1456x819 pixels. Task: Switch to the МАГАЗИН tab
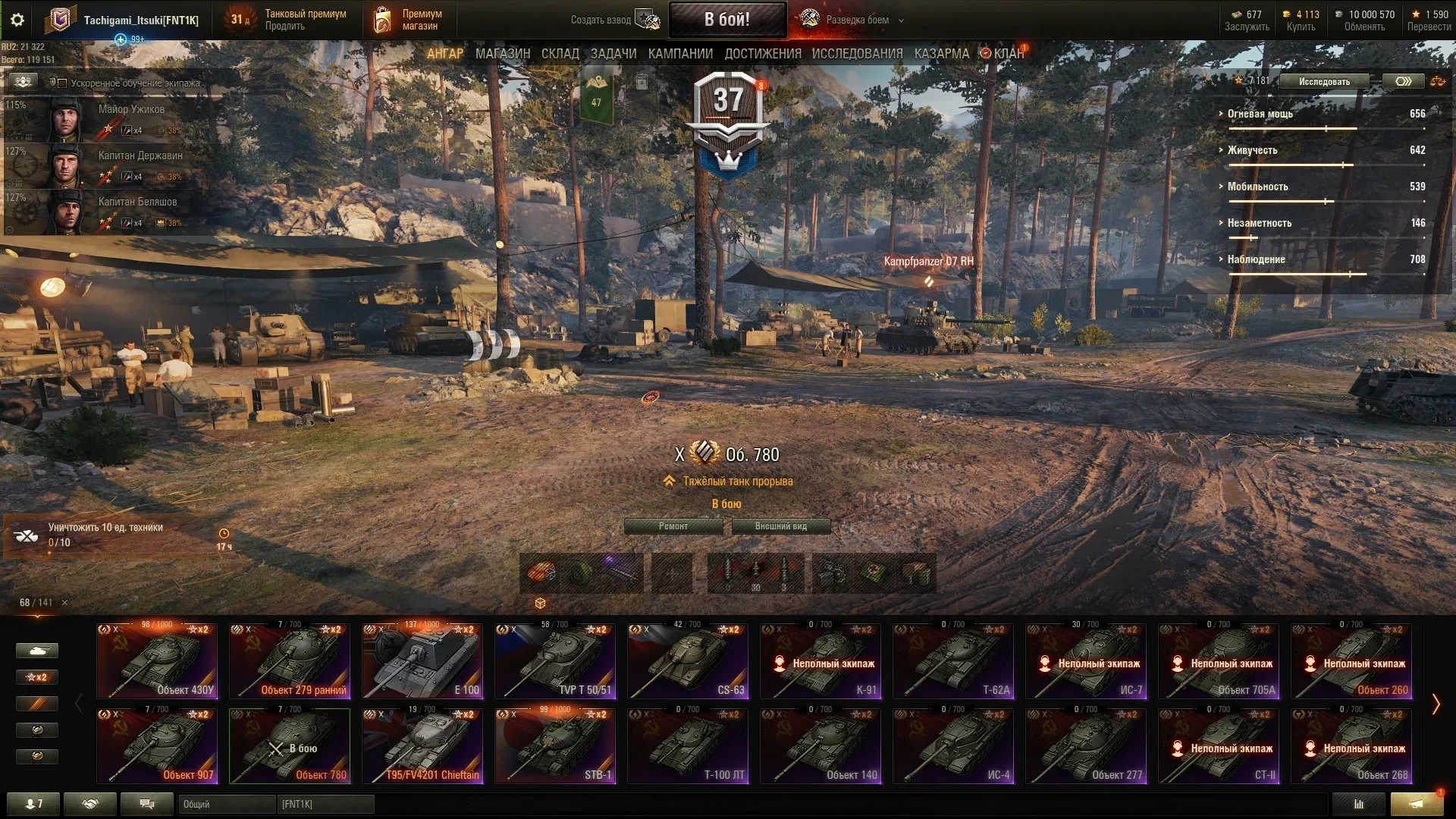(x=502, y=54)
